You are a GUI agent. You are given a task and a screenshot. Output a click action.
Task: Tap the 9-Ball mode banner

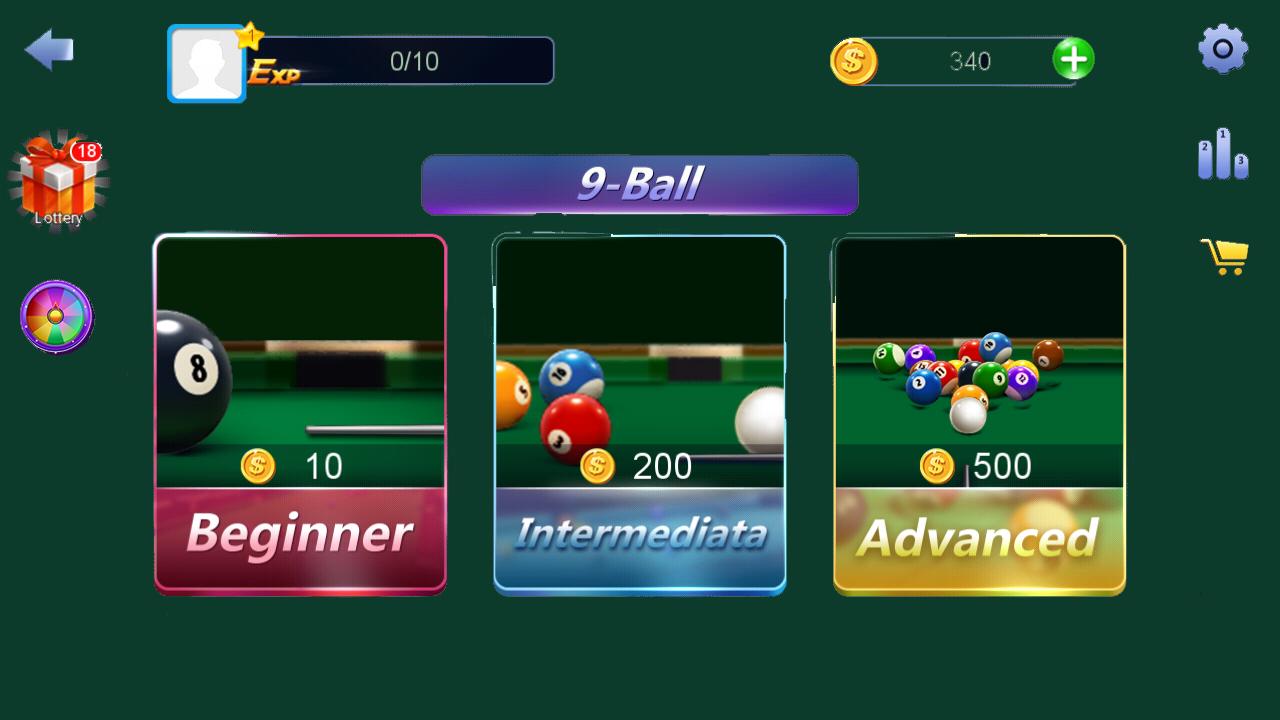pos(640,184)
